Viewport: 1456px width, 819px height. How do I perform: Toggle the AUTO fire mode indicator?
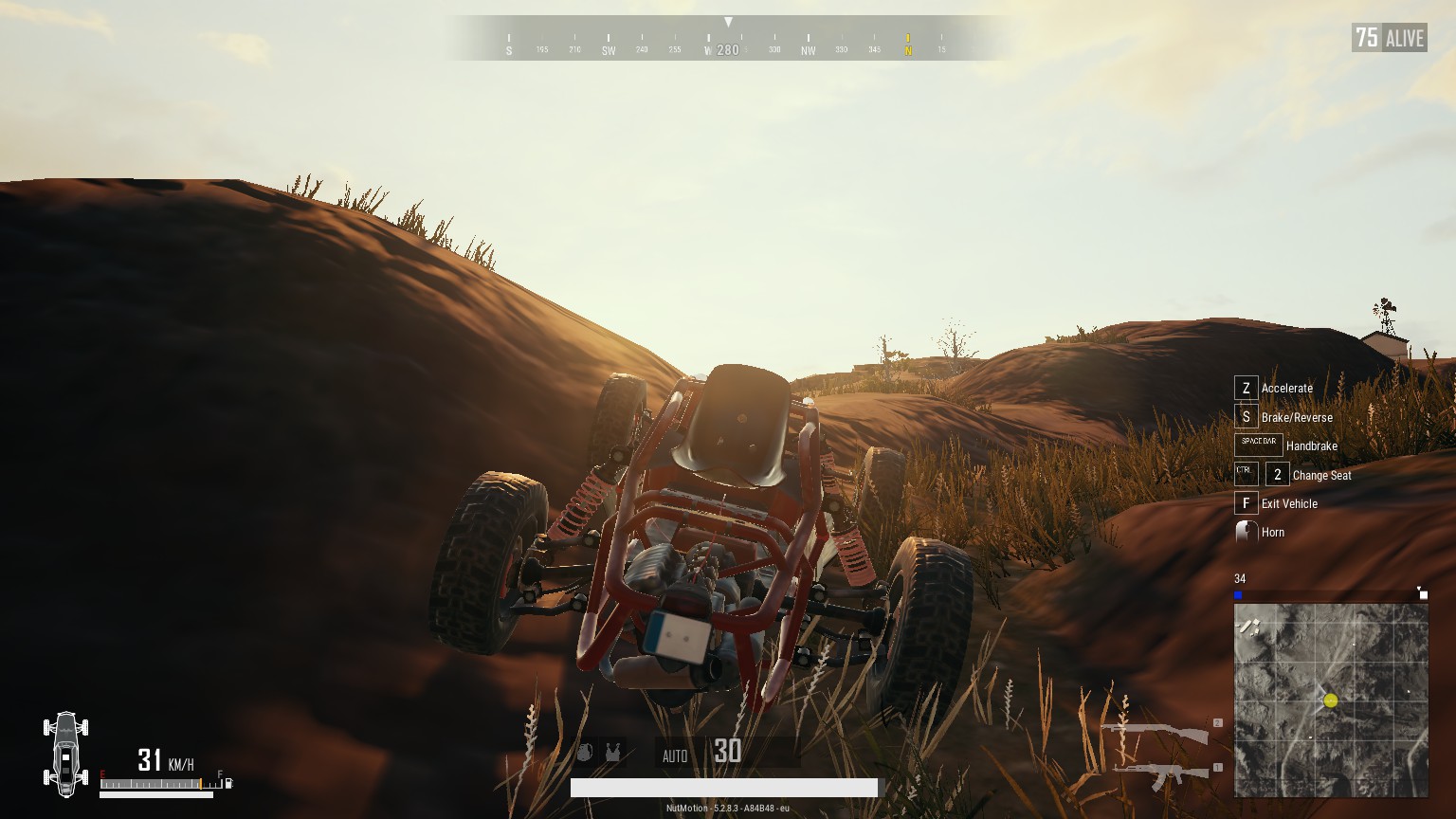click(x=675, y=755)
